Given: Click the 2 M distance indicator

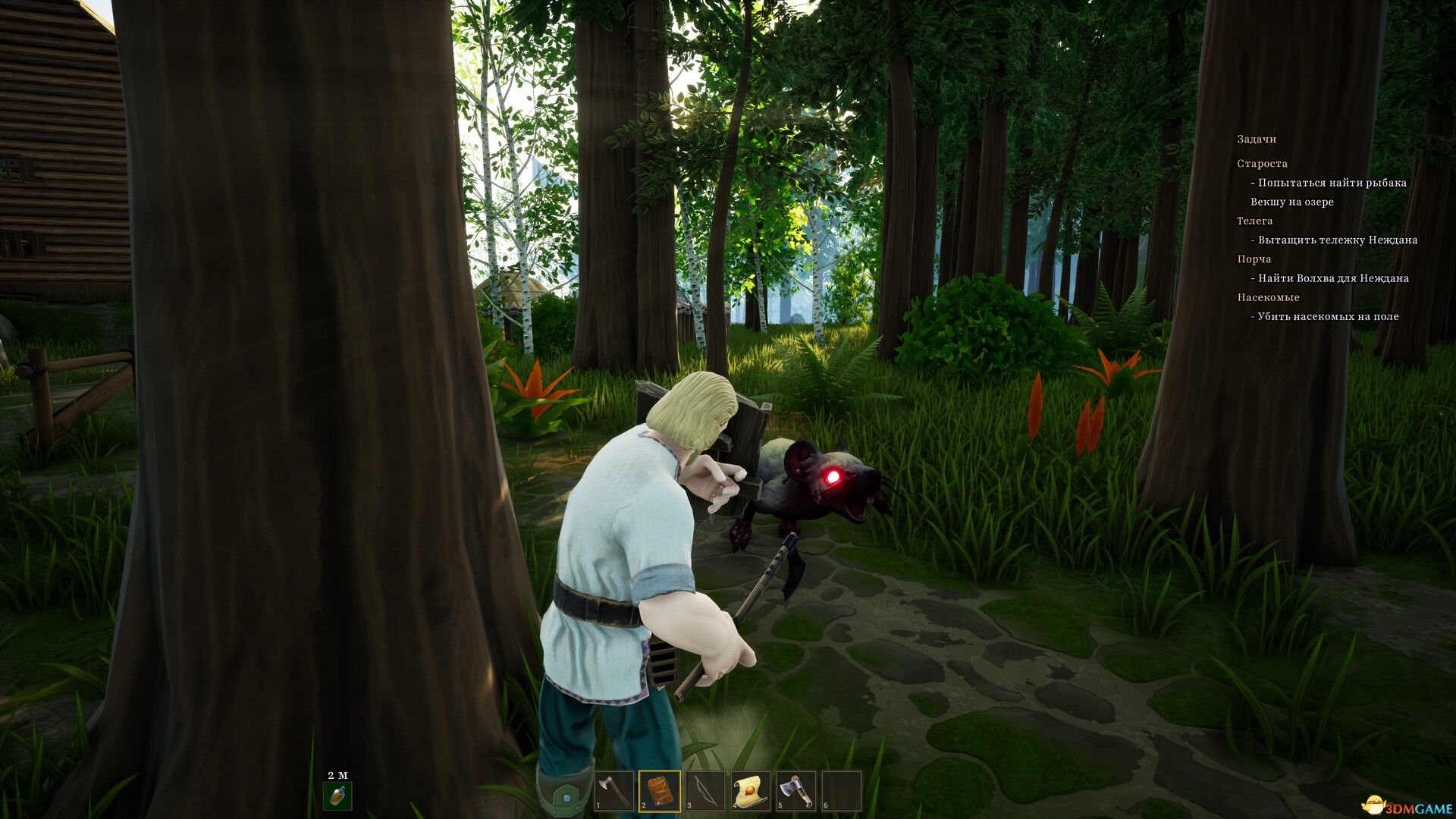Looking at the screenshot, I should pos(336,773).
